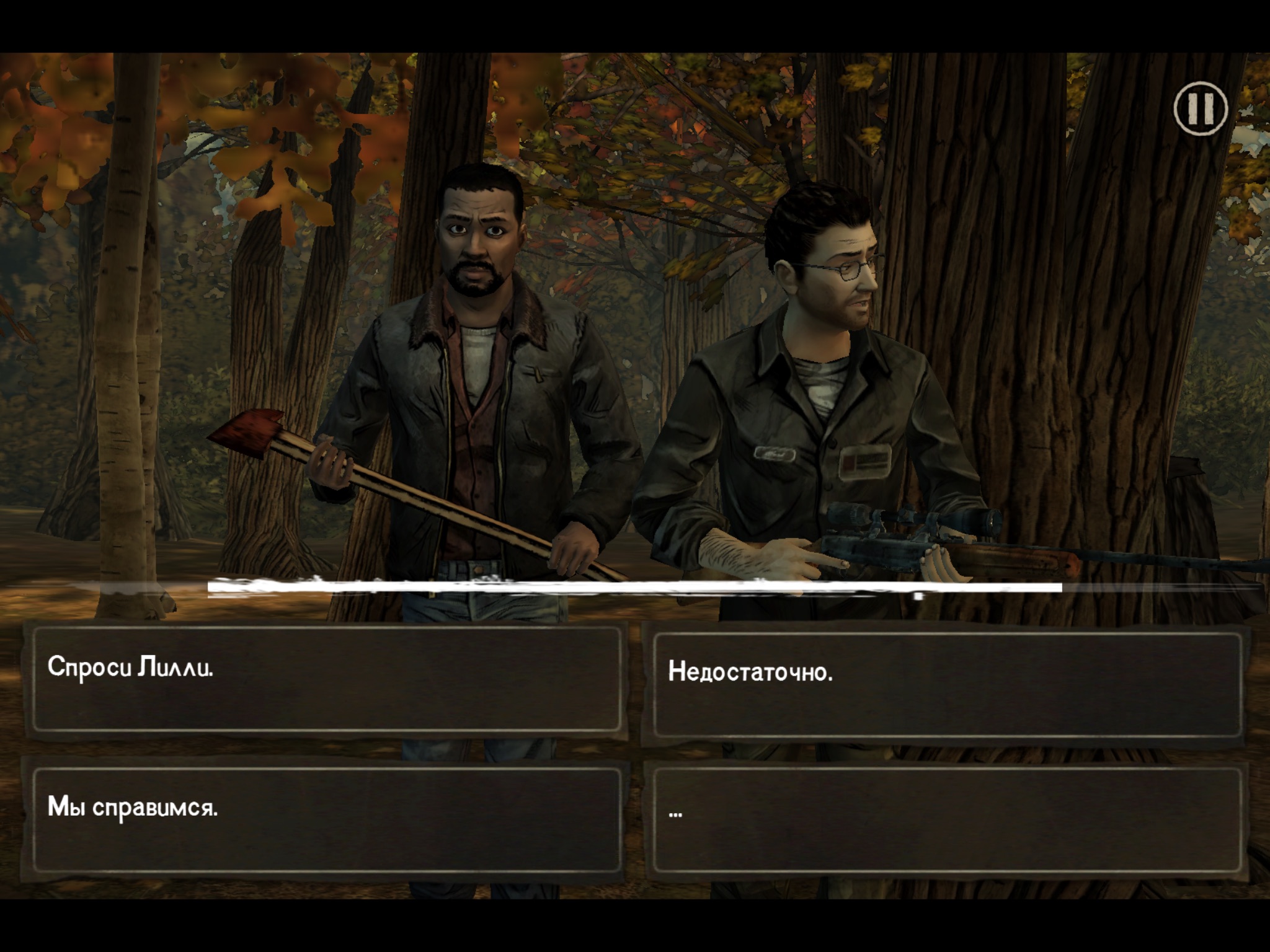Pause the game with the pause icon
Screen dimensions: 1270x952
click(x=1201, y=108)
